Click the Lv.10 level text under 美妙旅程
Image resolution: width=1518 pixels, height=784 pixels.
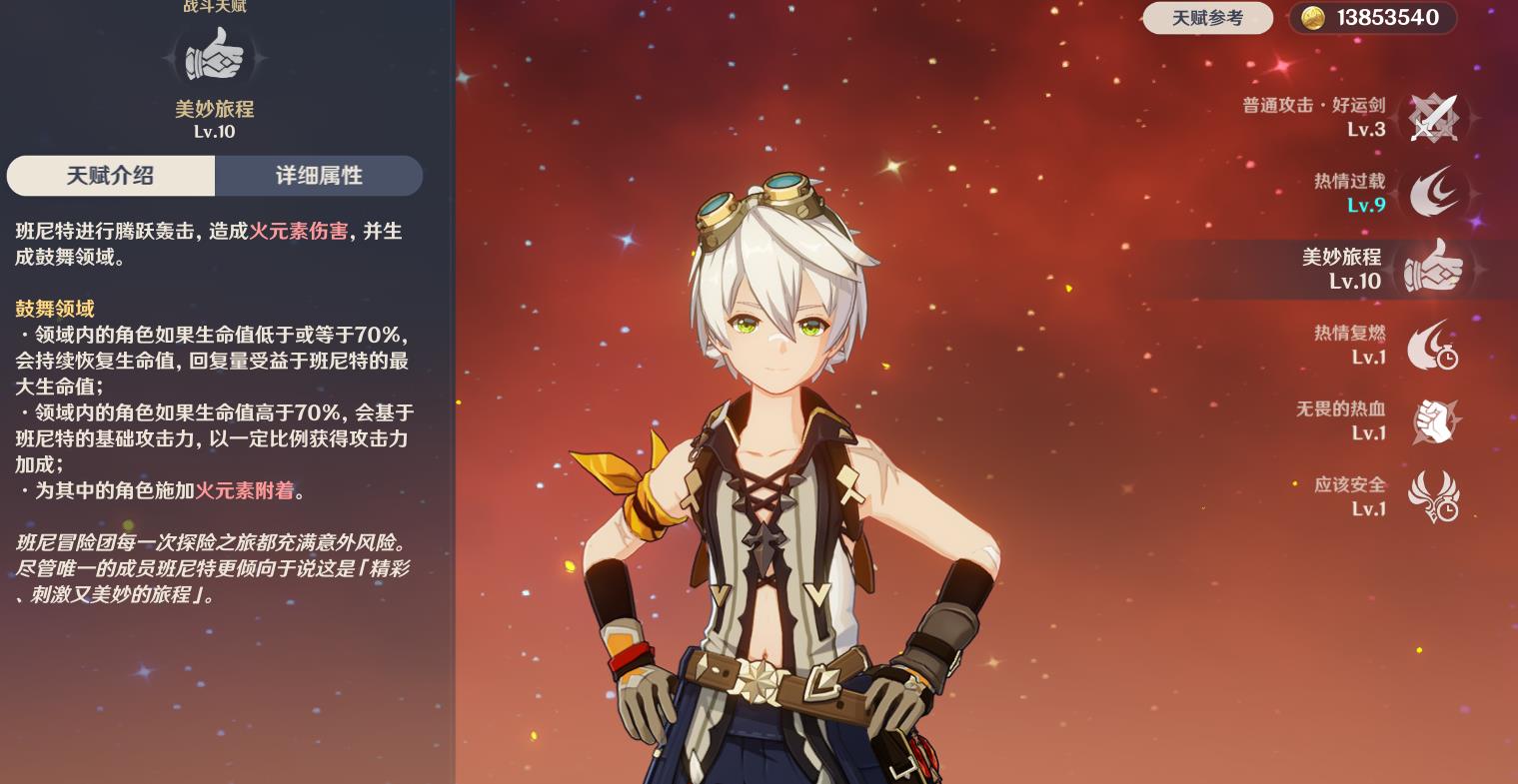click(x=214, y=132)
